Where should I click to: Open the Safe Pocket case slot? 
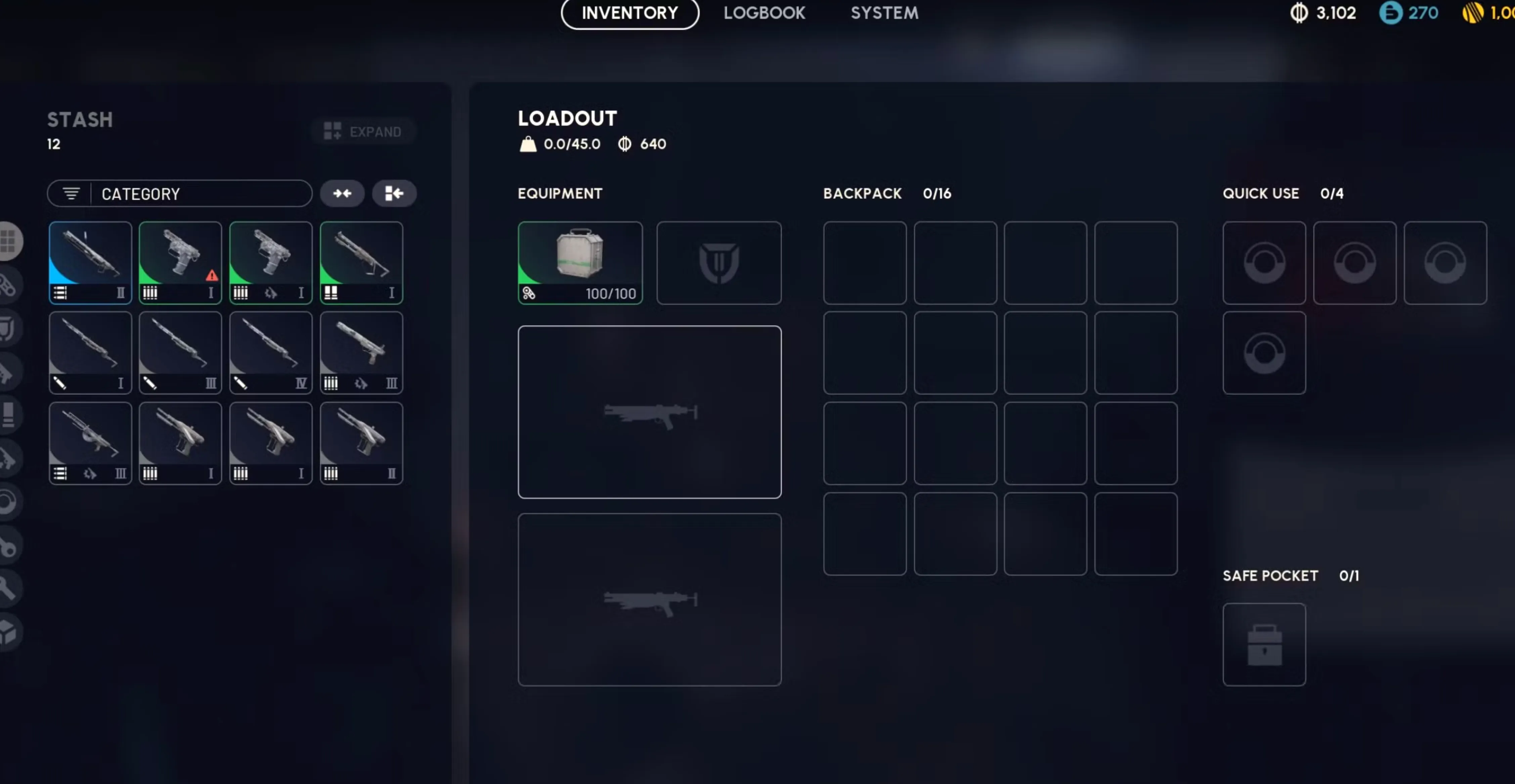[x=1264, y=645]
